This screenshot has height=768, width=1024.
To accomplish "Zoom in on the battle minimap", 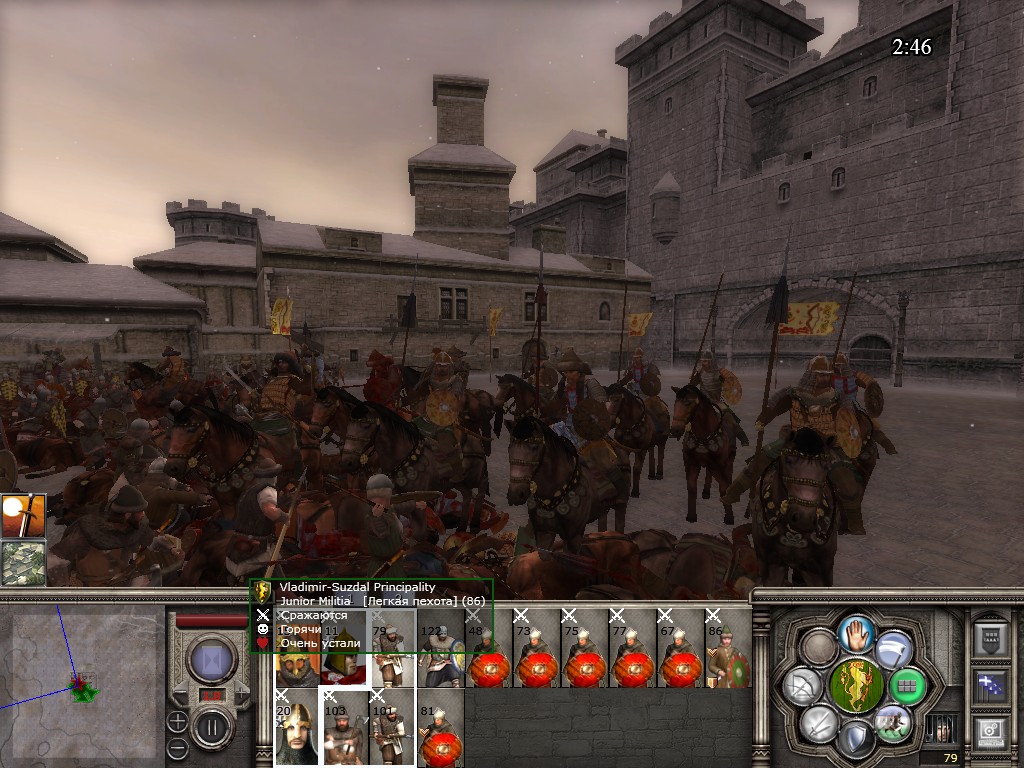I will point(177,720).
